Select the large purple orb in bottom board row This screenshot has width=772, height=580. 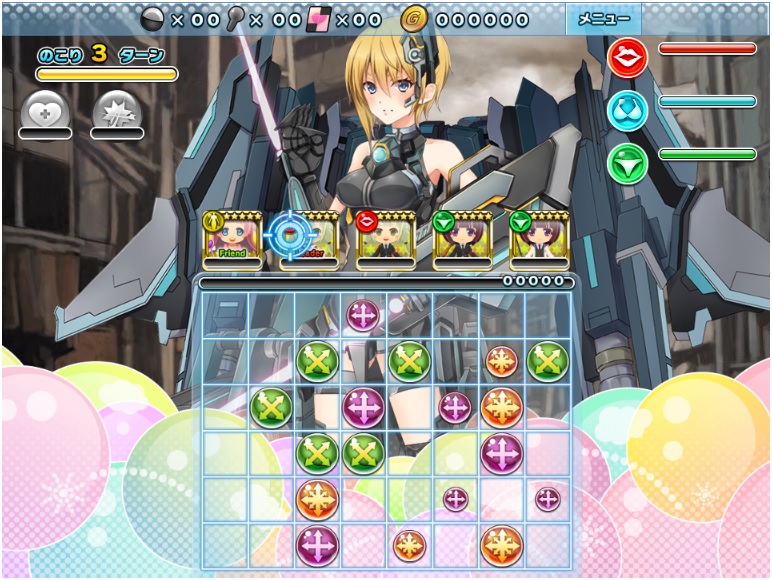[x=317, y=545]
